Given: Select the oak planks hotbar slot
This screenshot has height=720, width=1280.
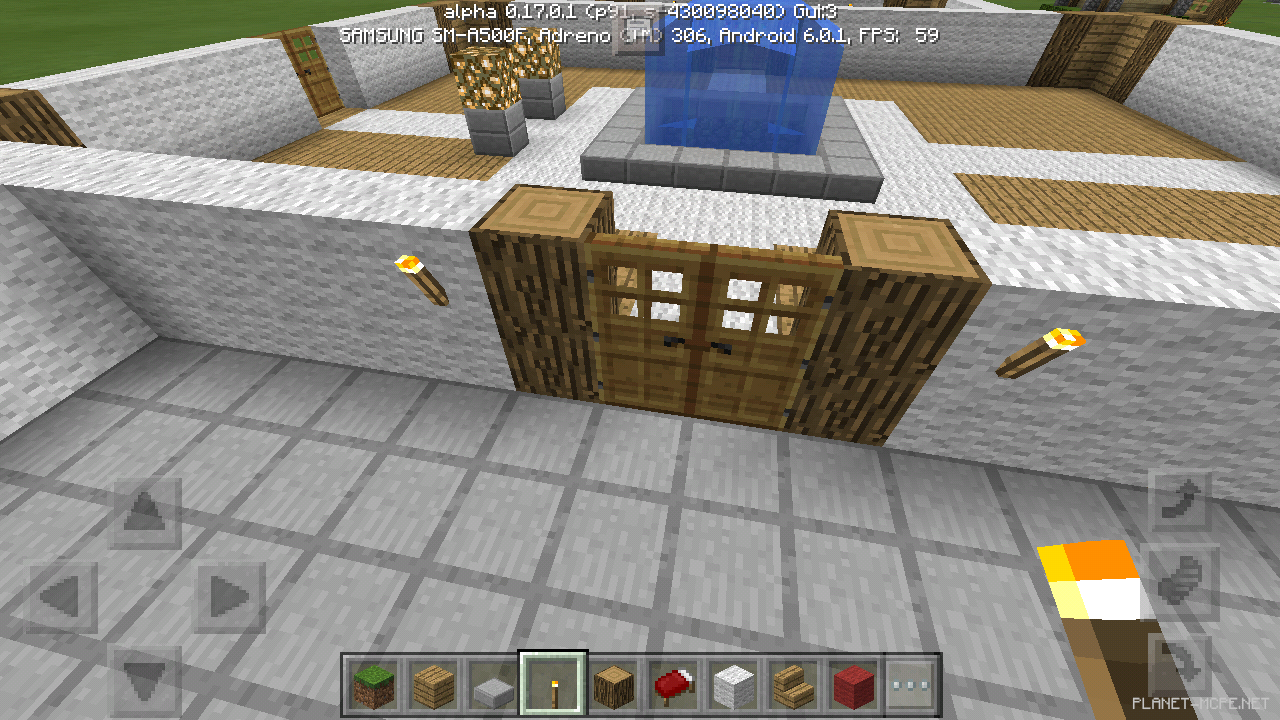Looking at the screenshot, I should 435,687.
